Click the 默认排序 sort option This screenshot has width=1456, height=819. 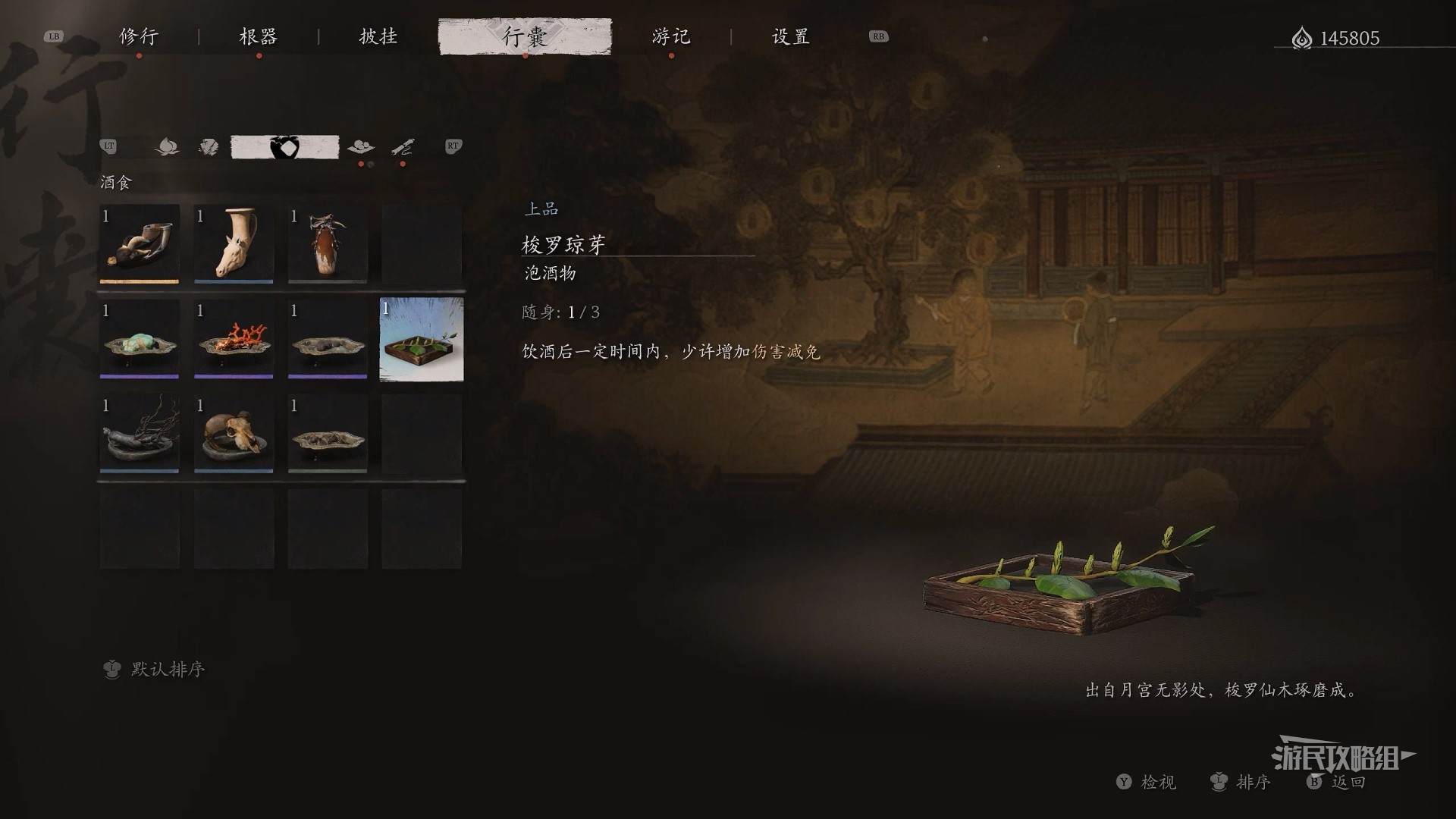point(168,669)
